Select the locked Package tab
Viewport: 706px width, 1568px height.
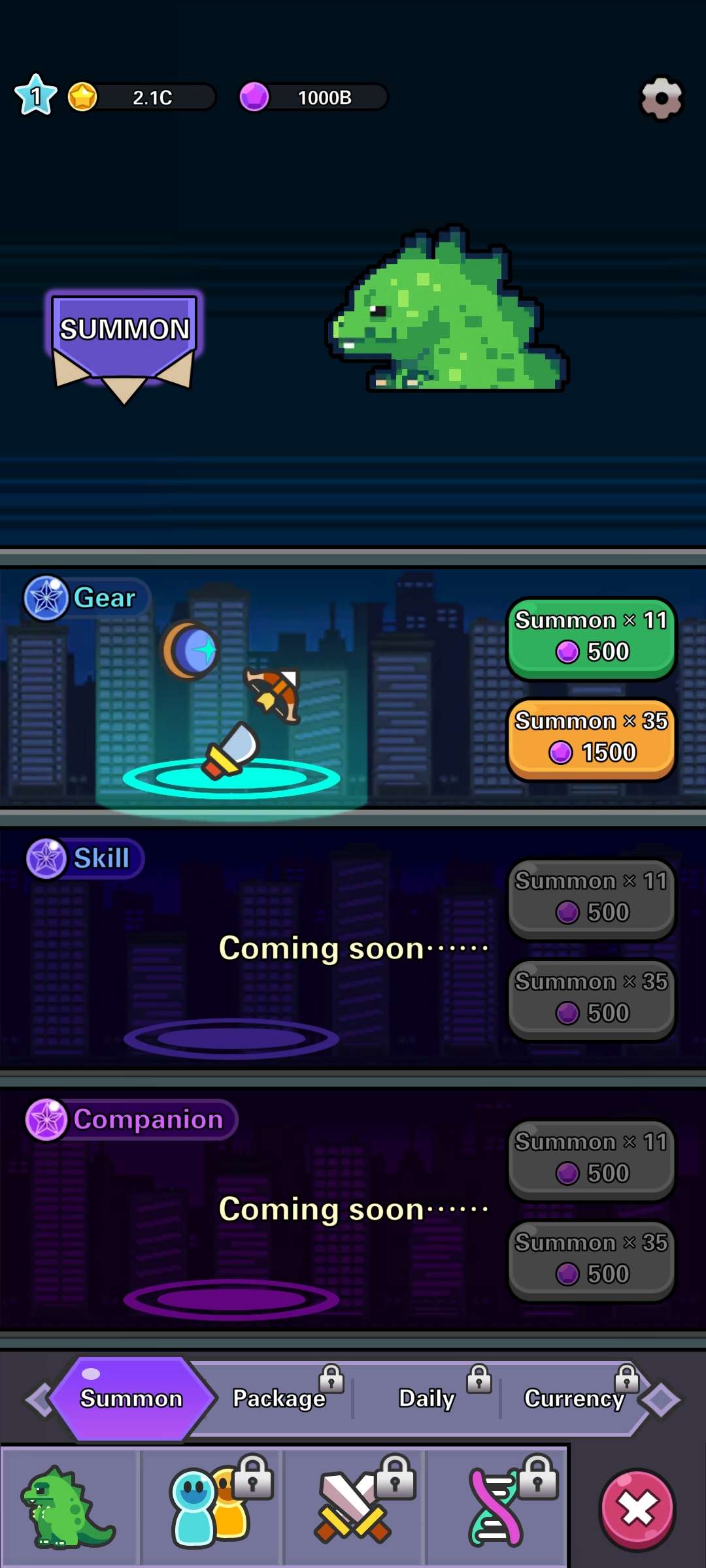point(280,1398)
